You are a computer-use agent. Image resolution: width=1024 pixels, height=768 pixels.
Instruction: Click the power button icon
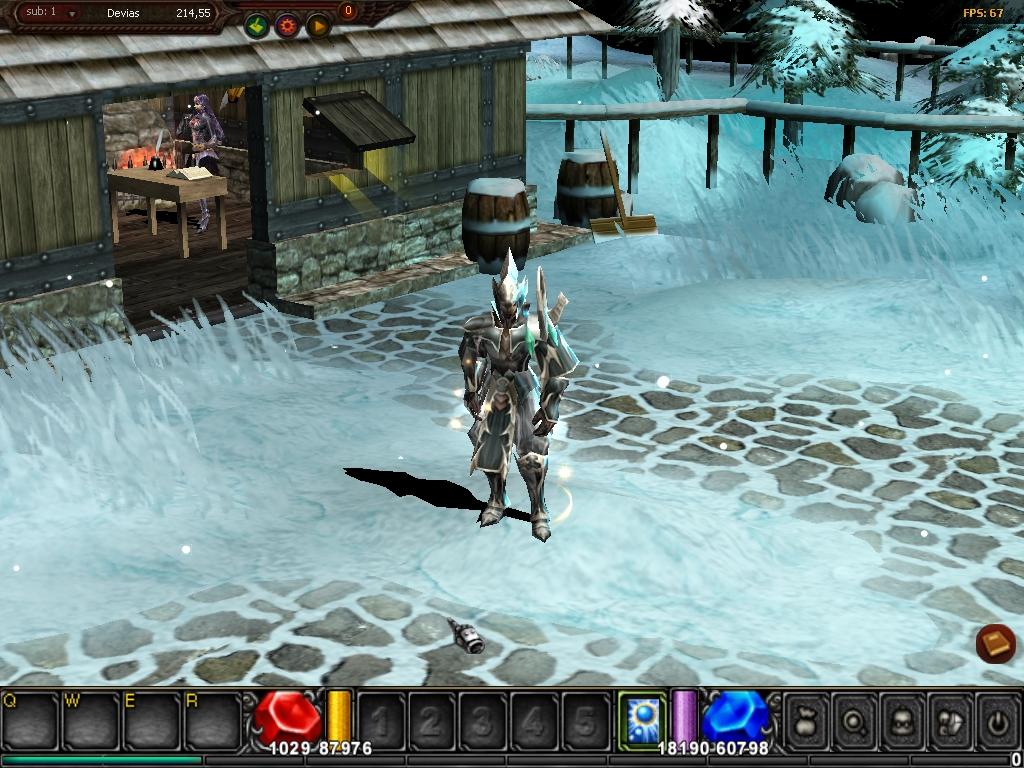pyautogui.click(x=998, y=720)
